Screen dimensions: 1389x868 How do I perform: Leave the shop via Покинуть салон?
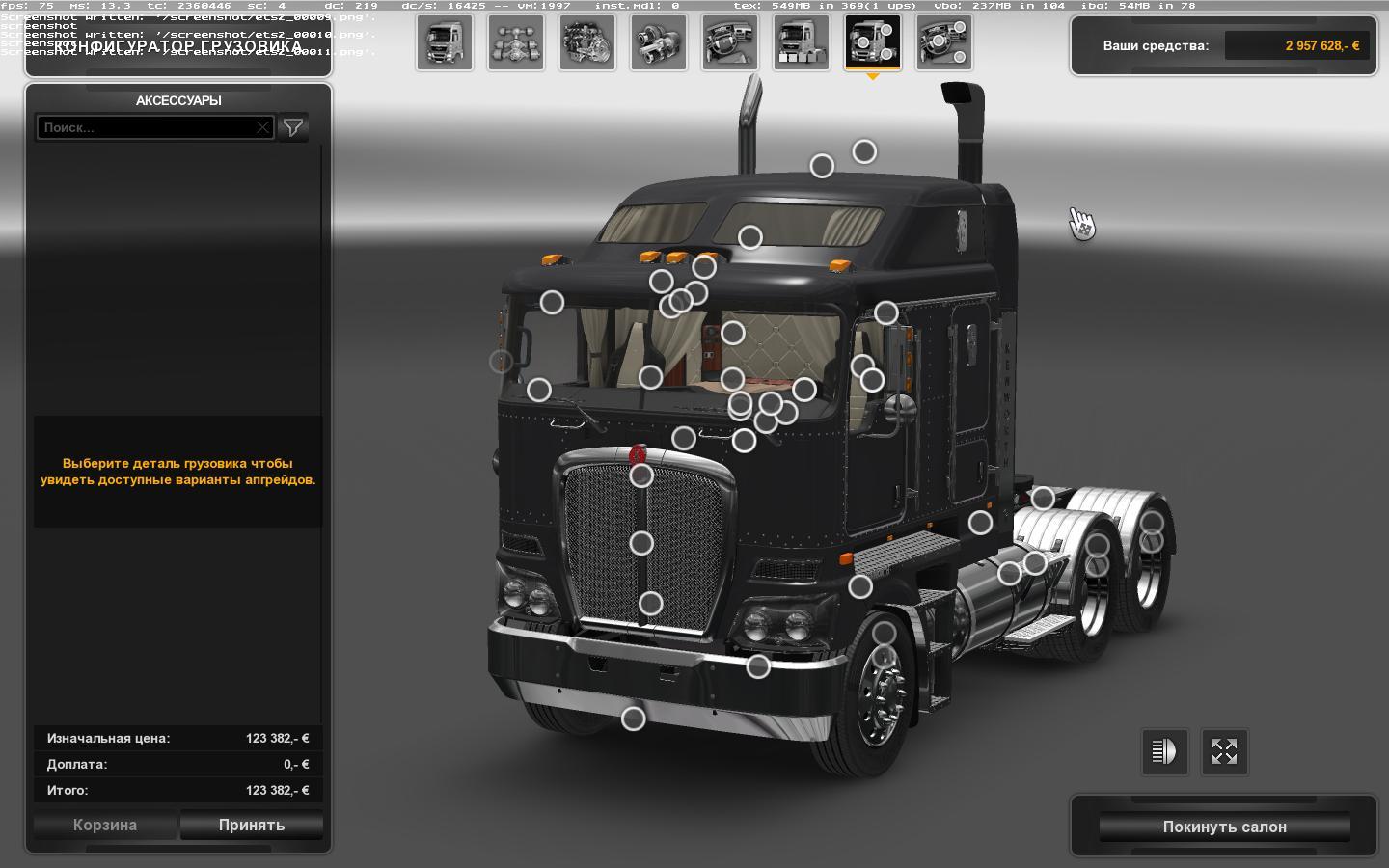click(1224, 827)
